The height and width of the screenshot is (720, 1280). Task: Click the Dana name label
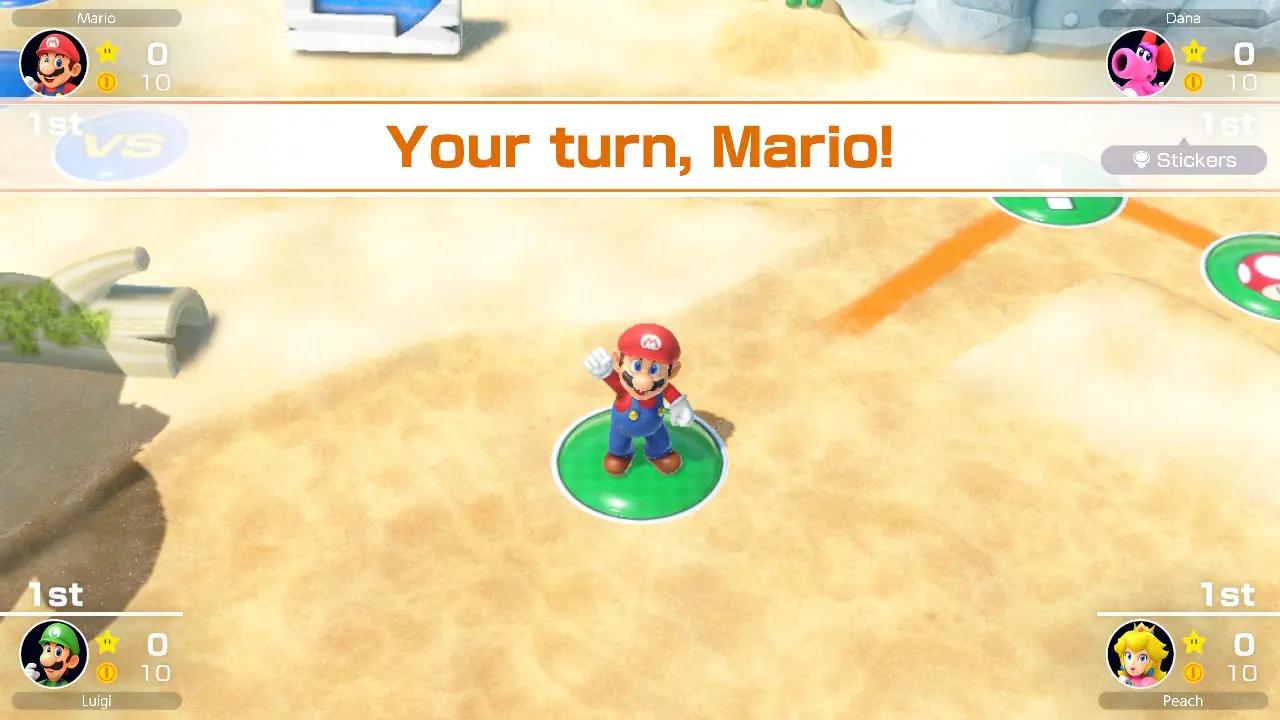coord(1184,17)
